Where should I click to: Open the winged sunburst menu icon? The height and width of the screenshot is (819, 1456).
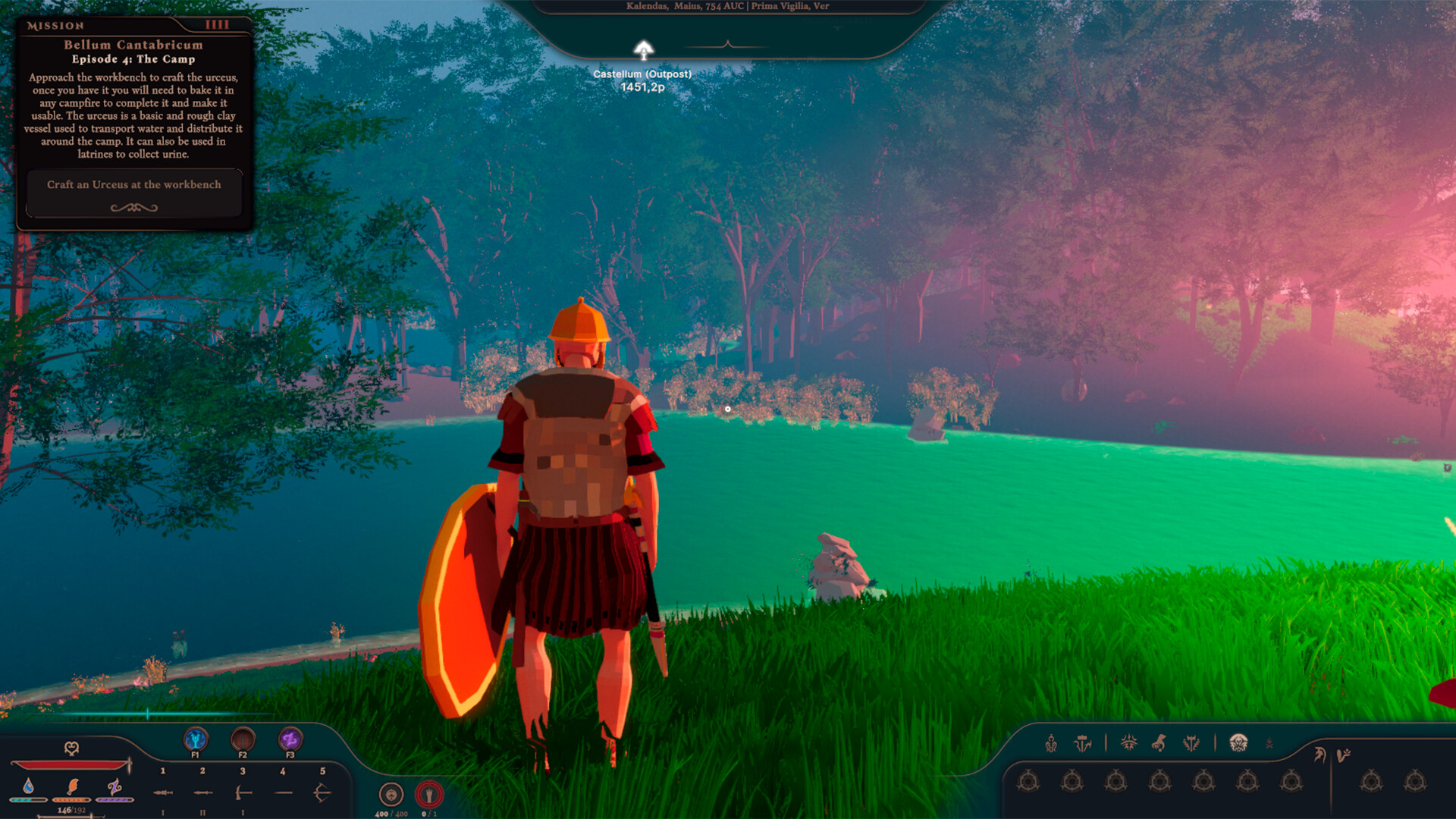pos(1128,743)
